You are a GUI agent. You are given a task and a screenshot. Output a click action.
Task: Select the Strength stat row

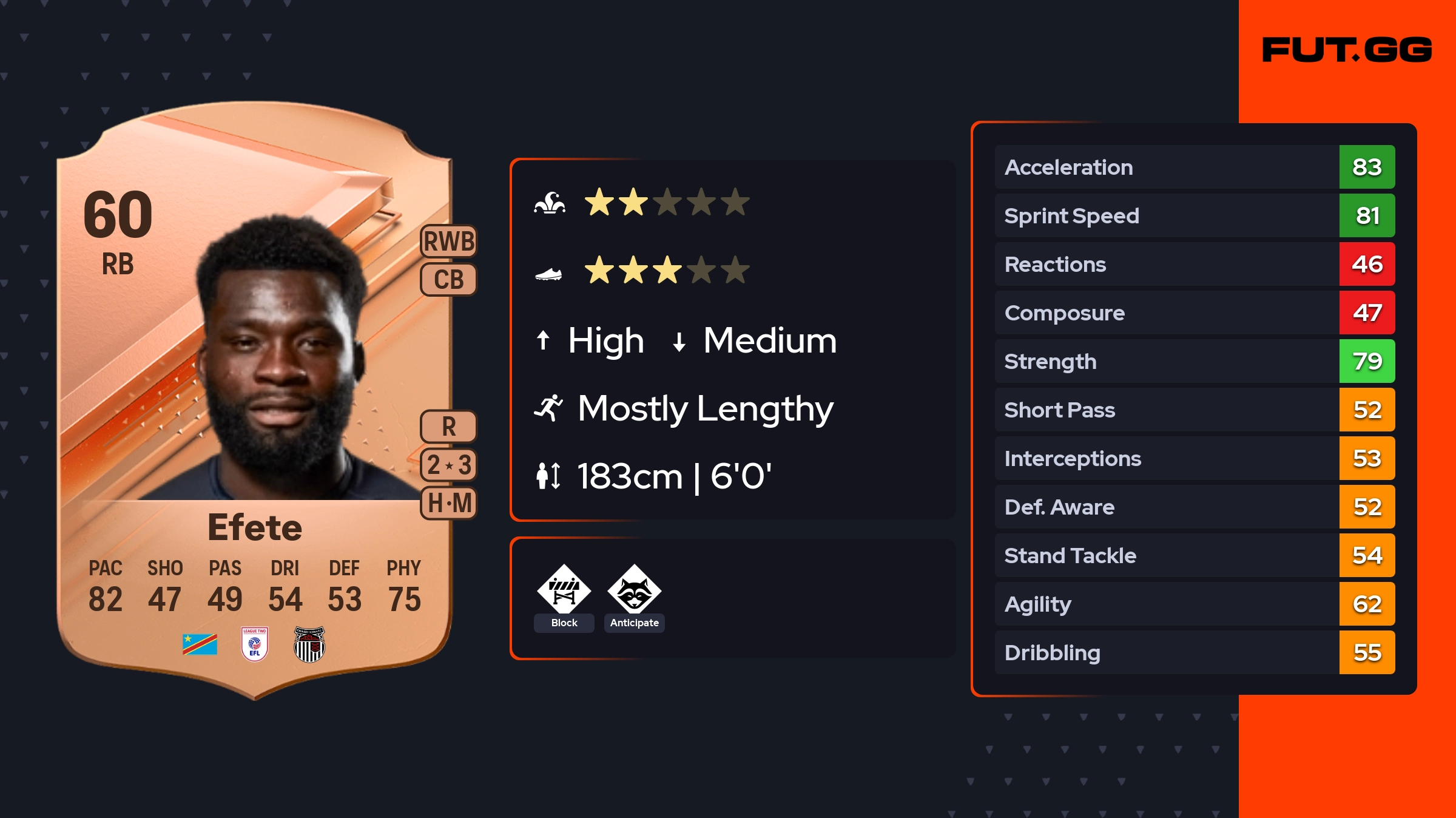click(1194, 361)
